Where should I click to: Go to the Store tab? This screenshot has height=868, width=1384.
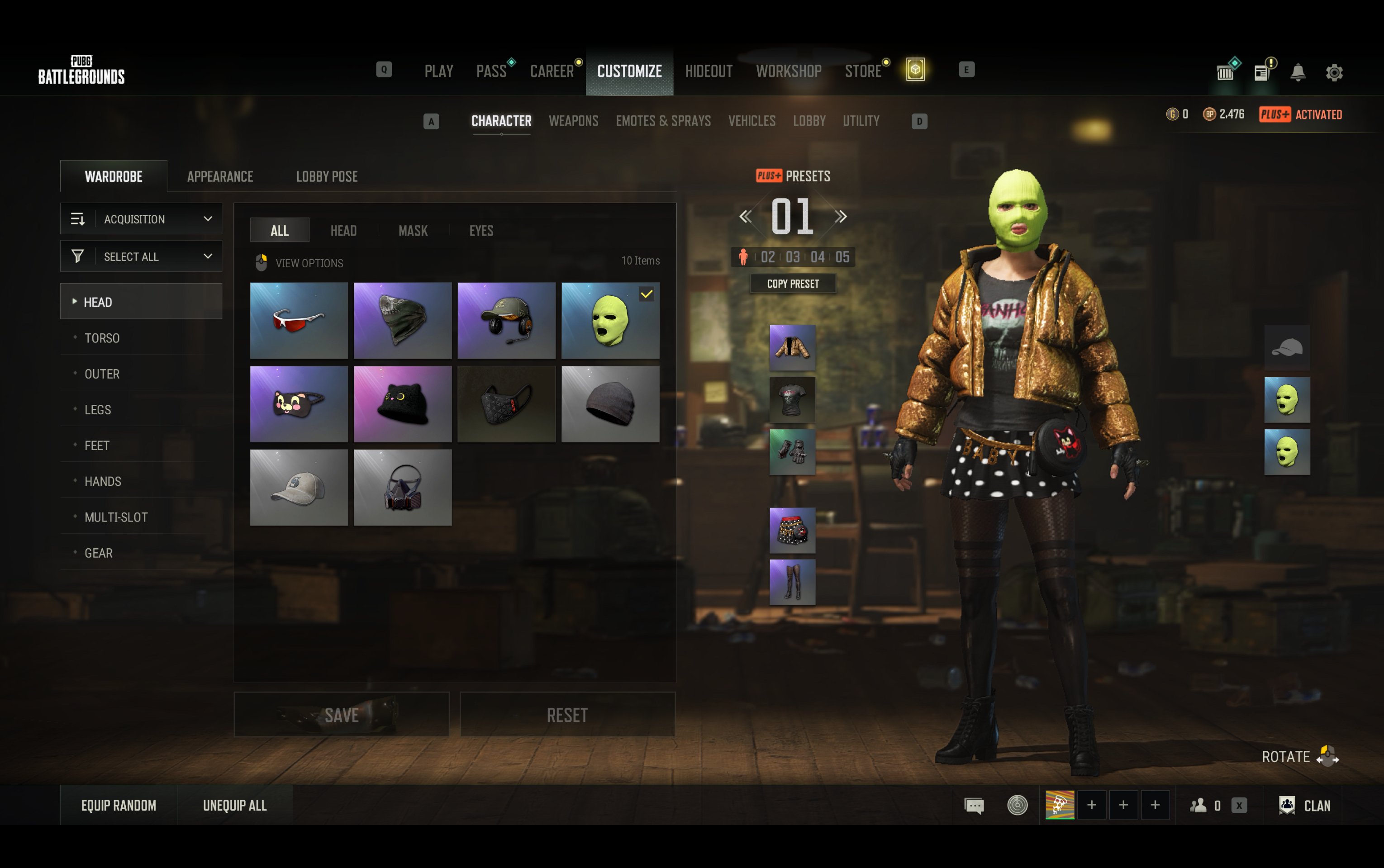862,71
